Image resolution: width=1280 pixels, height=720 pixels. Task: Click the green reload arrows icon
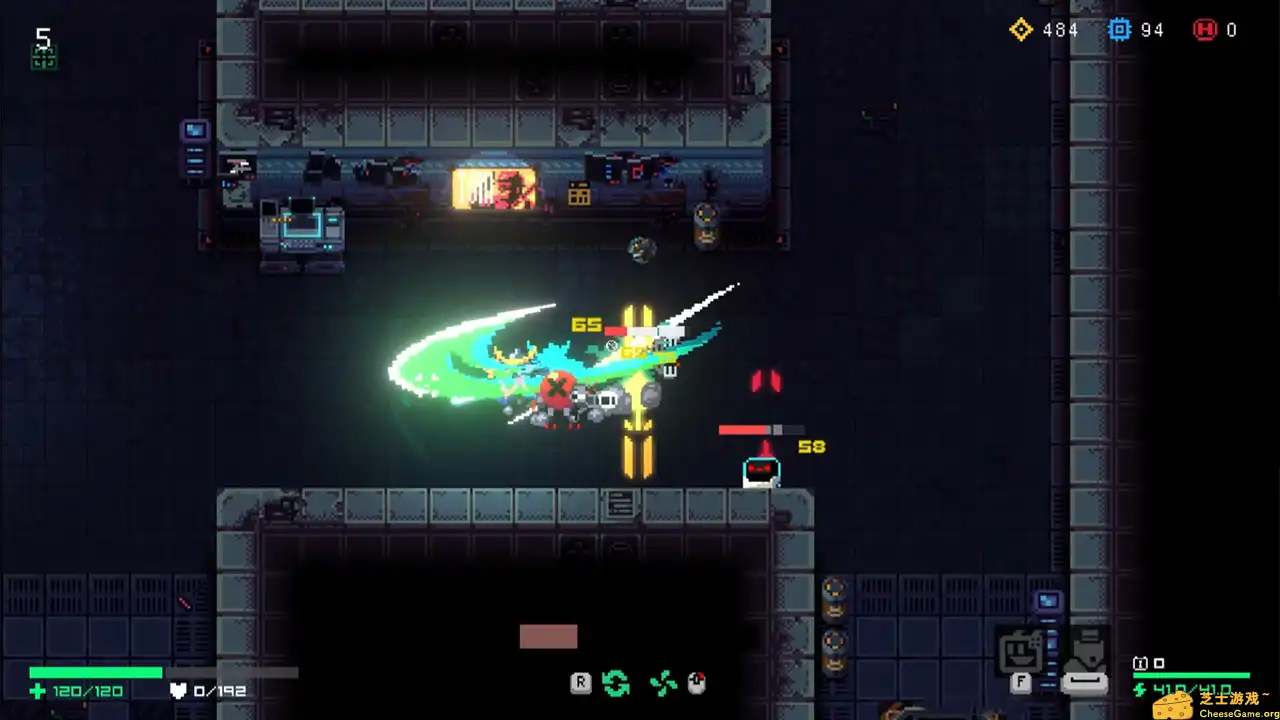coord(616,684)
